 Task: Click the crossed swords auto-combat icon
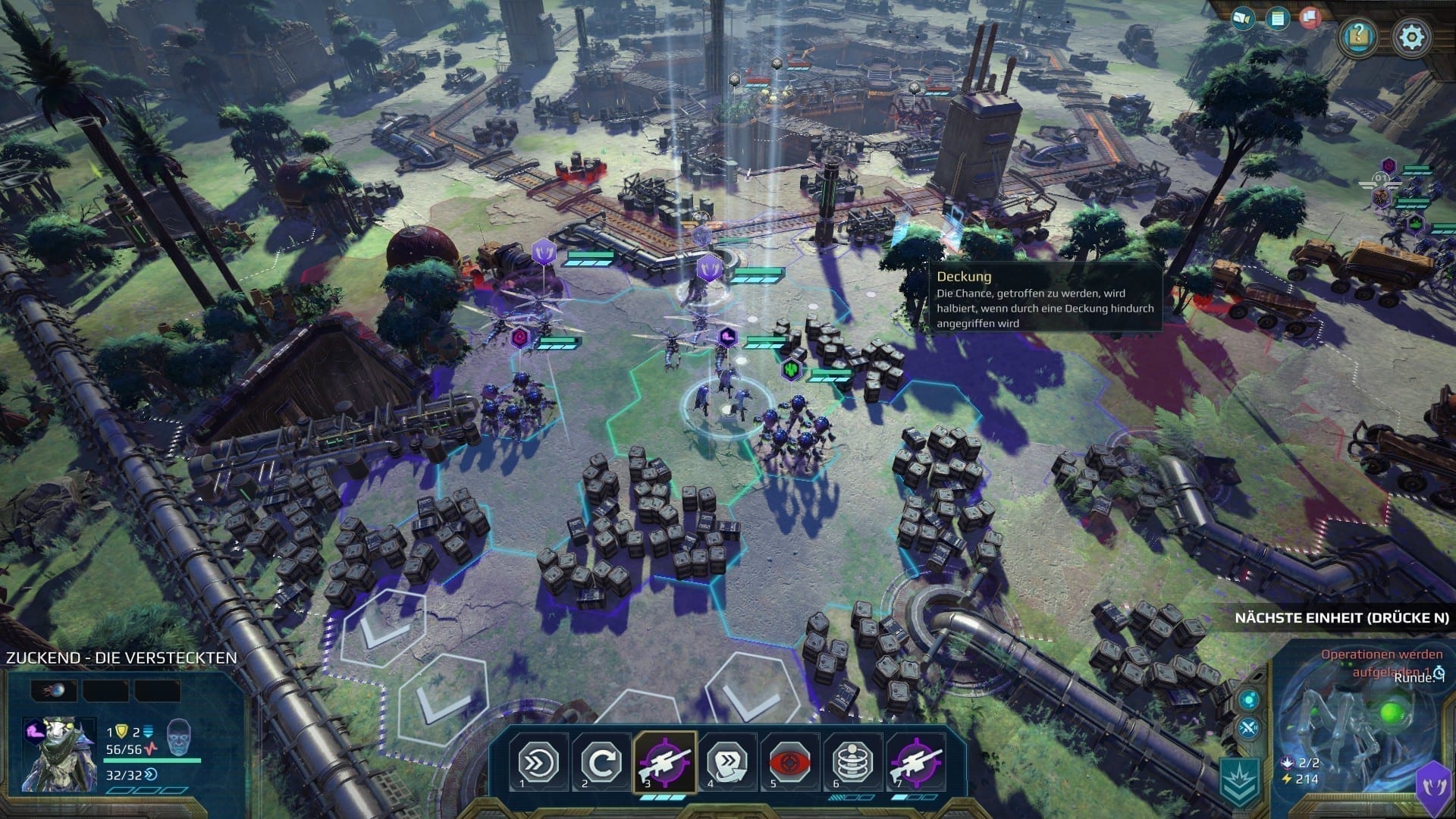(1249, 730)
